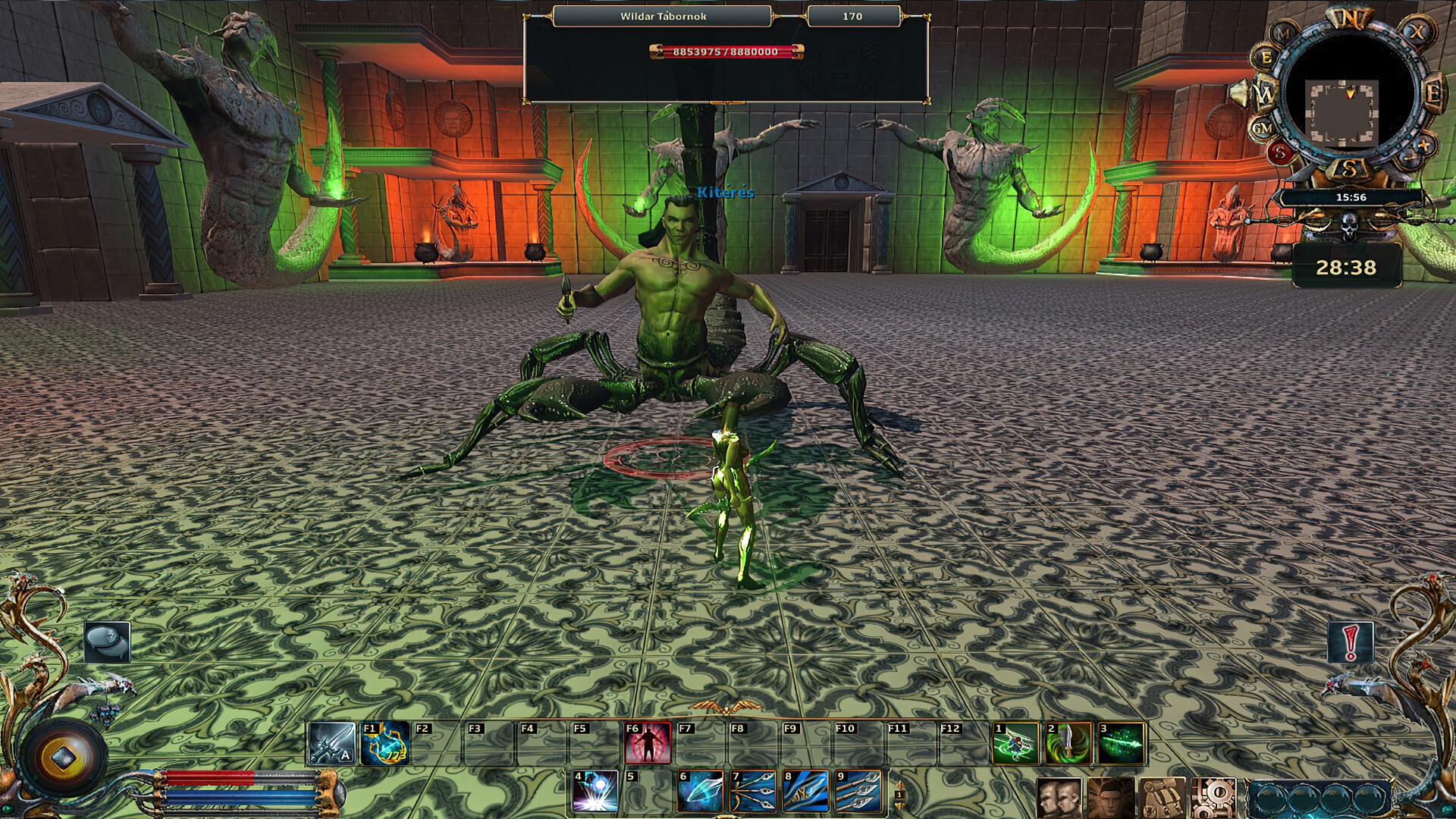This screenshot has width=1456, height=819.
Task: Toggle the GM button beside the minimap
Action: coord(1263,129)
